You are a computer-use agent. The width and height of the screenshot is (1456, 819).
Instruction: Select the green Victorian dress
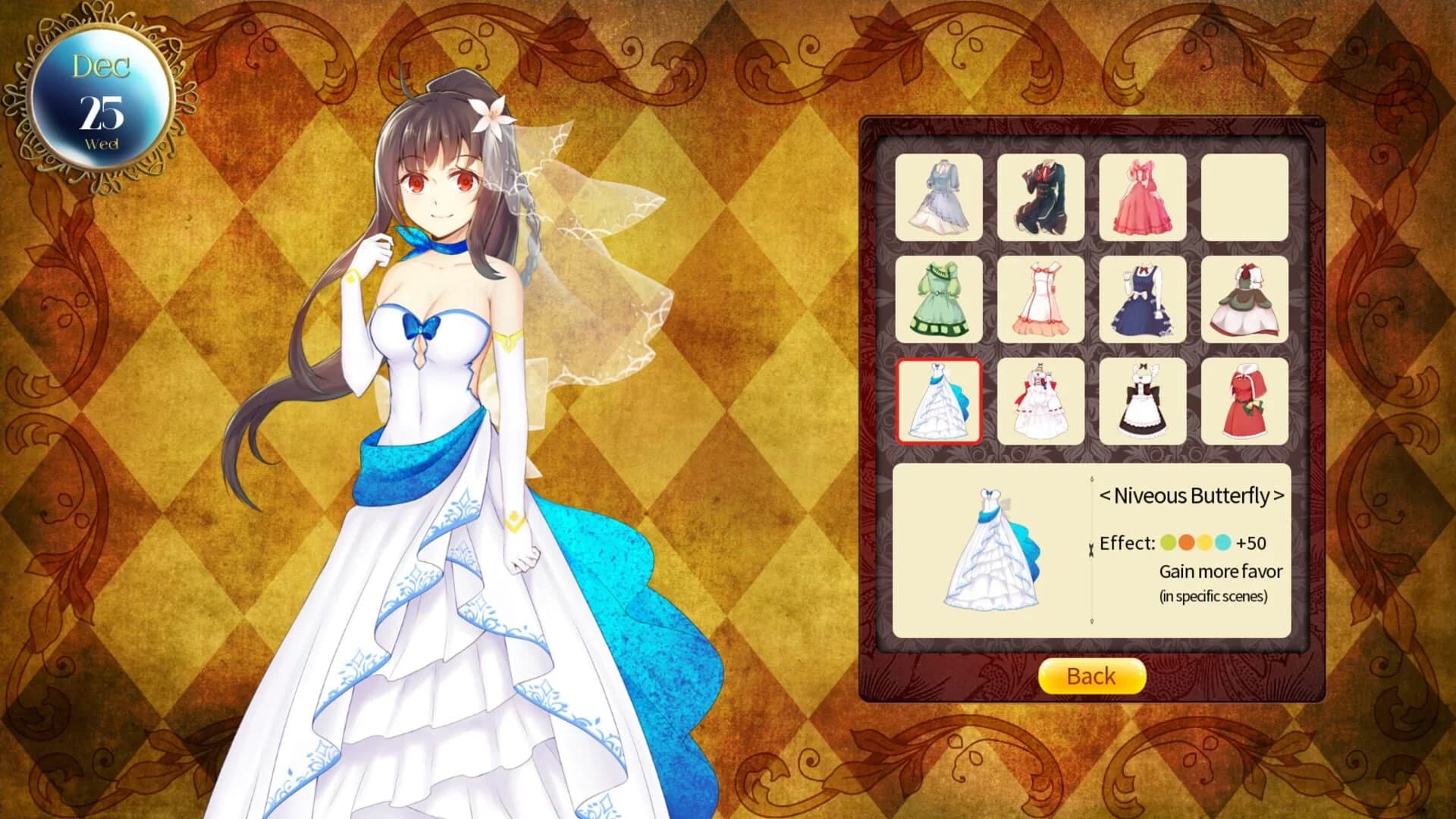click(939, 298)
